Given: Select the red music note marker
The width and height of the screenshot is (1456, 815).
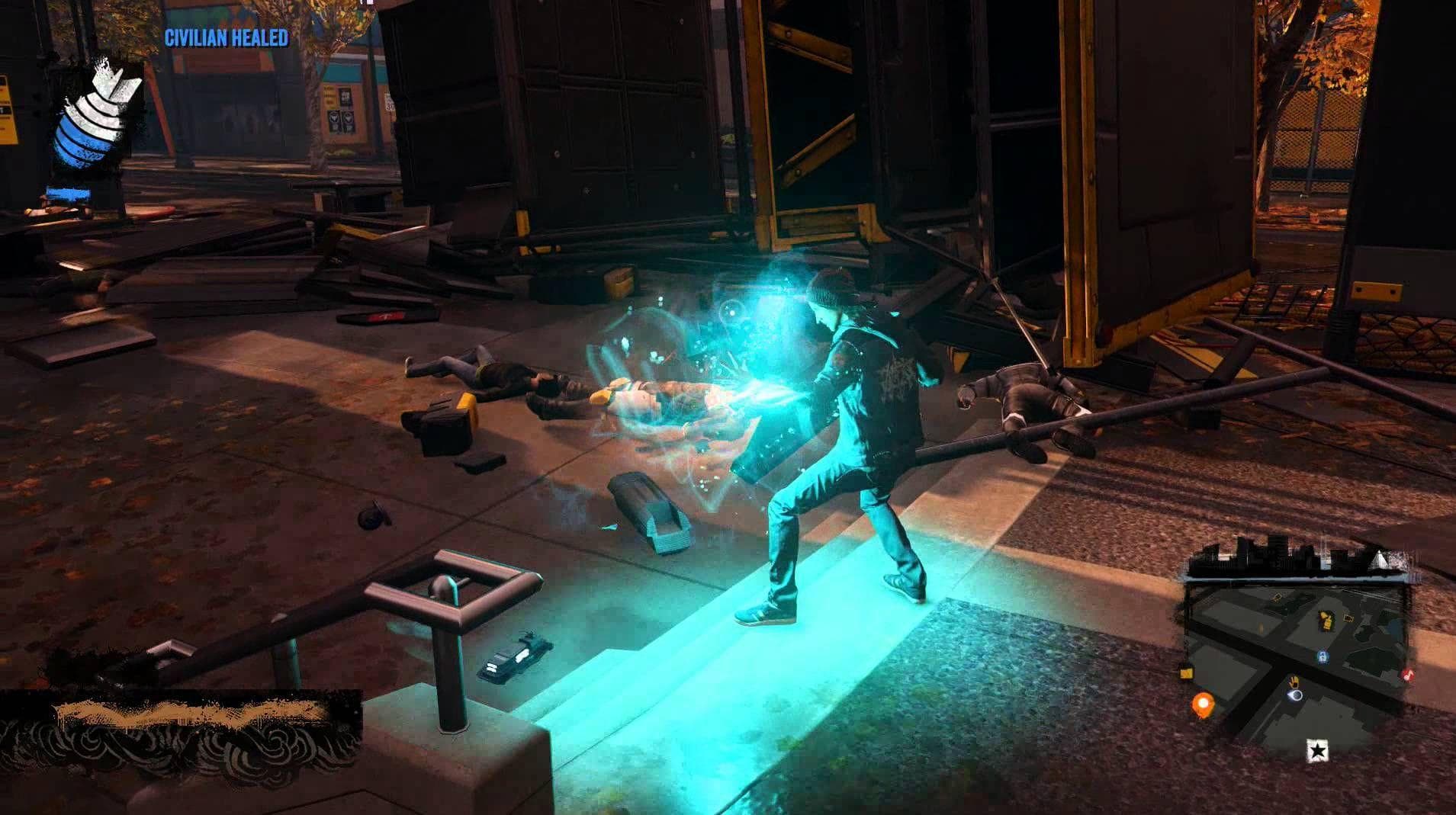Looking at the screenshot, I should (1407, 675).
